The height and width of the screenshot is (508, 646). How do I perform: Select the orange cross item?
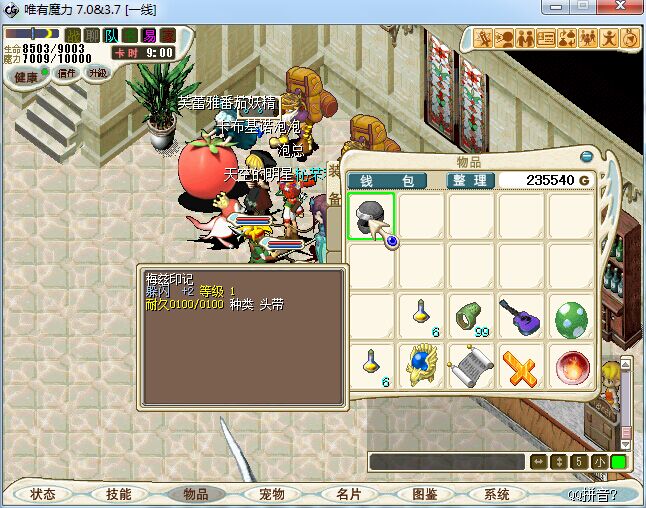[521, 366]
